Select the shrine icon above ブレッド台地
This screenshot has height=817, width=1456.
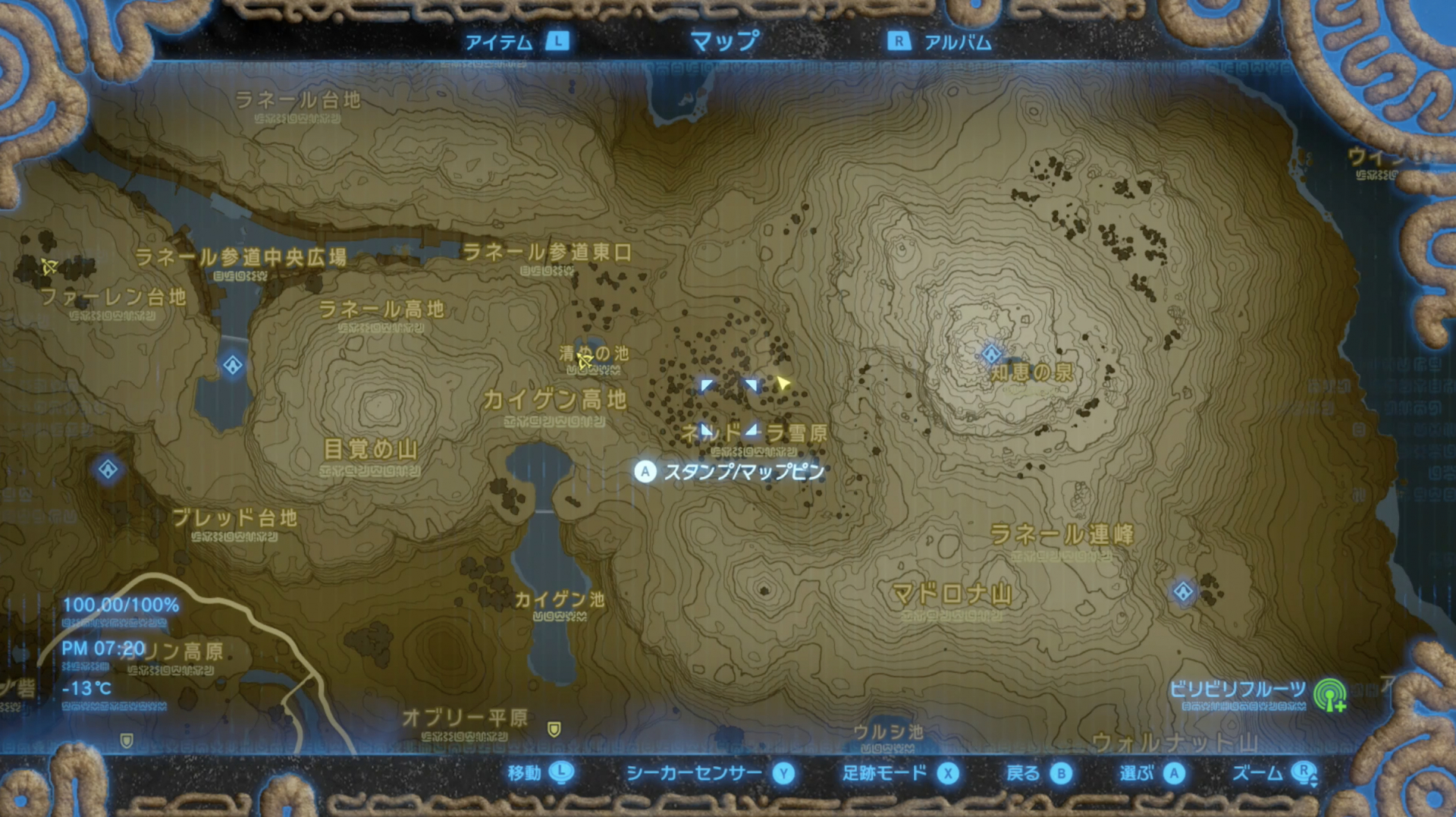pyautogui.click(x=107, y=470)
